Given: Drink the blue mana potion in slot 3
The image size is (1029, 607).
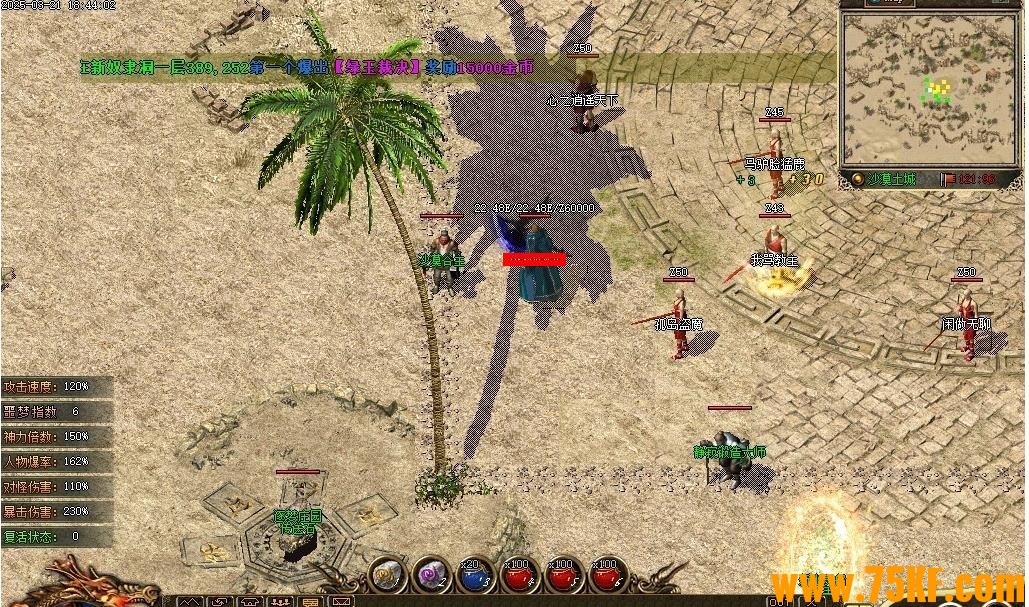Looking at the screenshot, I should click(x=474, y=575).
